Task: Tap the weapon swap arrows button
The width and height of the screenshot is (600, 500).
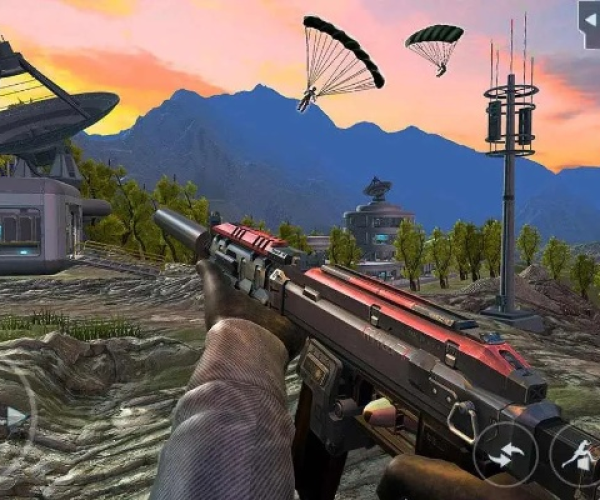Action: [x=505, y=453]
